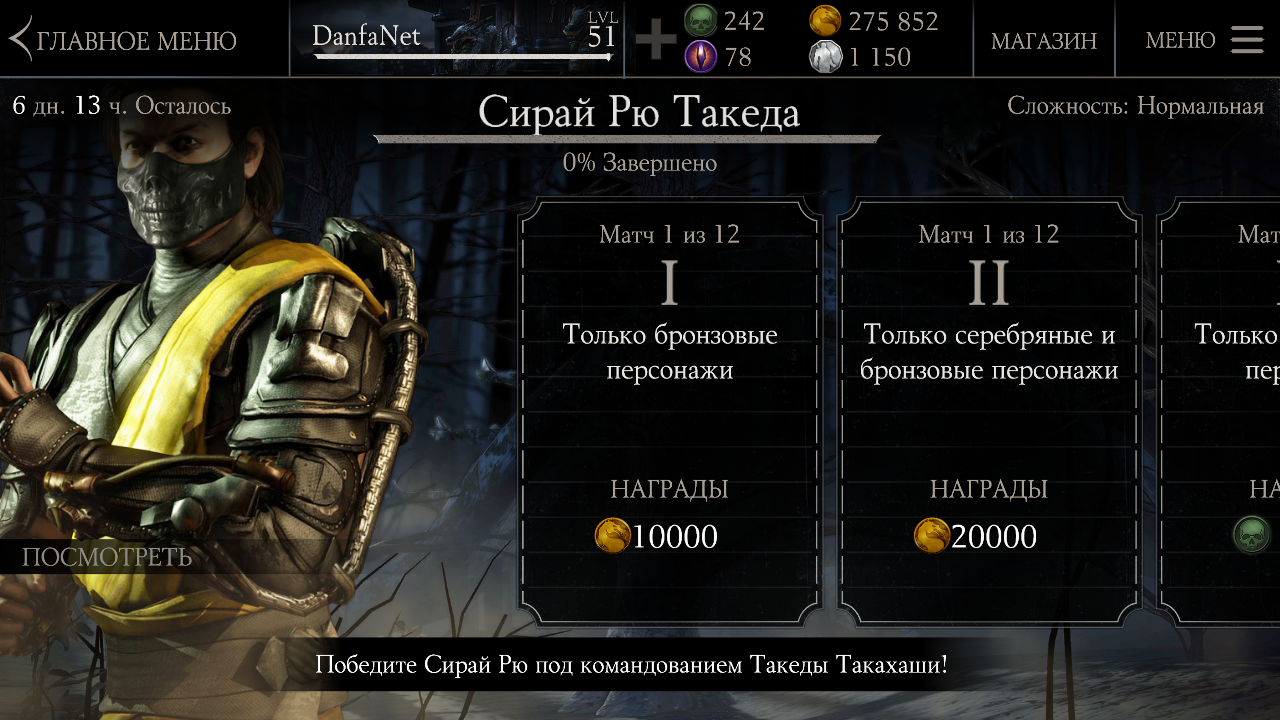Click the Посмотреть button
Image resolution: width=1280 pixels, height=720 pixels.
coord(107,557)
